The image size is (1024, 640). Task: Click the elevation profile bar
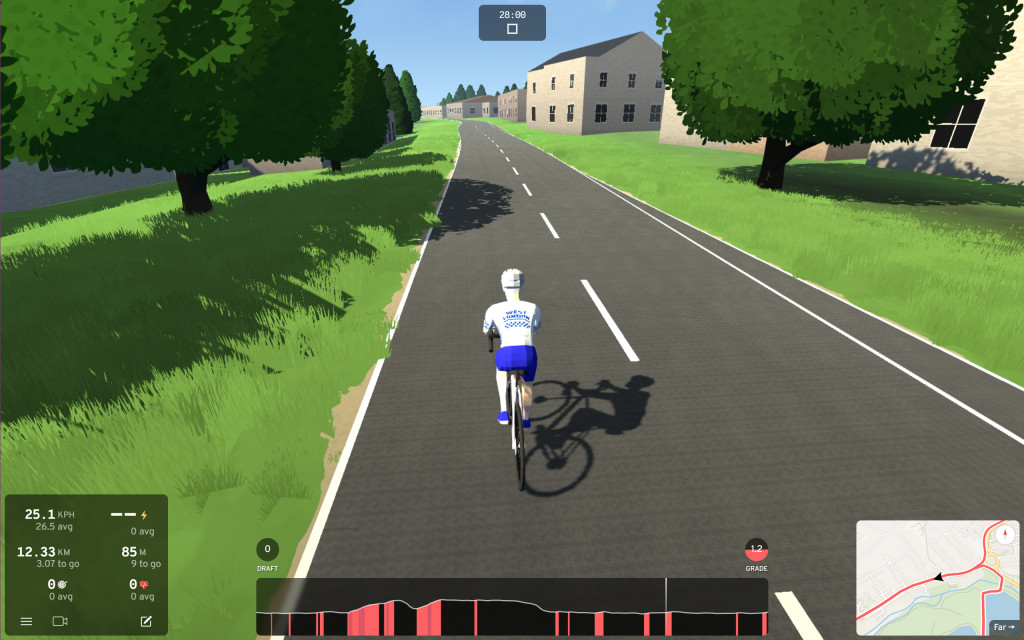coord(511,607)
